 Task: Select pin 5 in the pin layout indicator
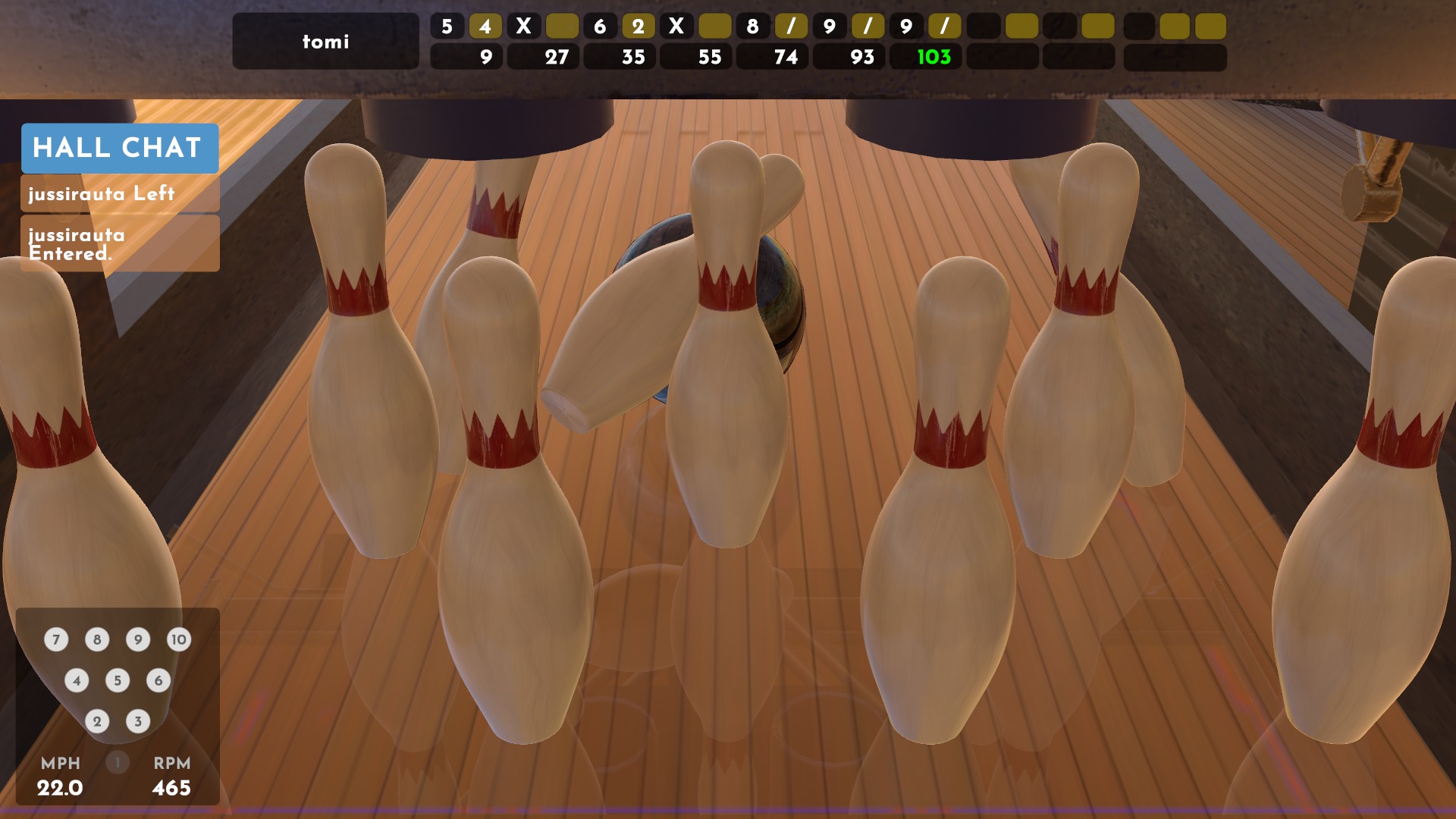tap(117, 680)
